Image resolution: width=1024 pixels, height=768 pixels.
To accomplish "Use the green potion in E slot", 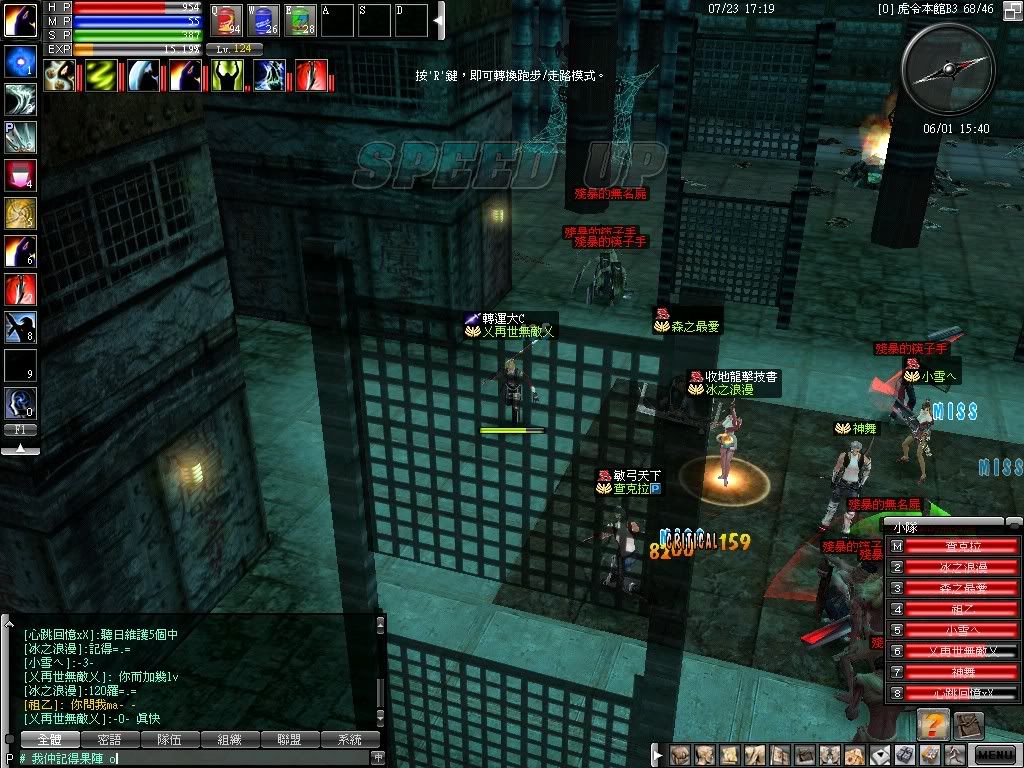I will pyautogui.click(x=300, y=20).
